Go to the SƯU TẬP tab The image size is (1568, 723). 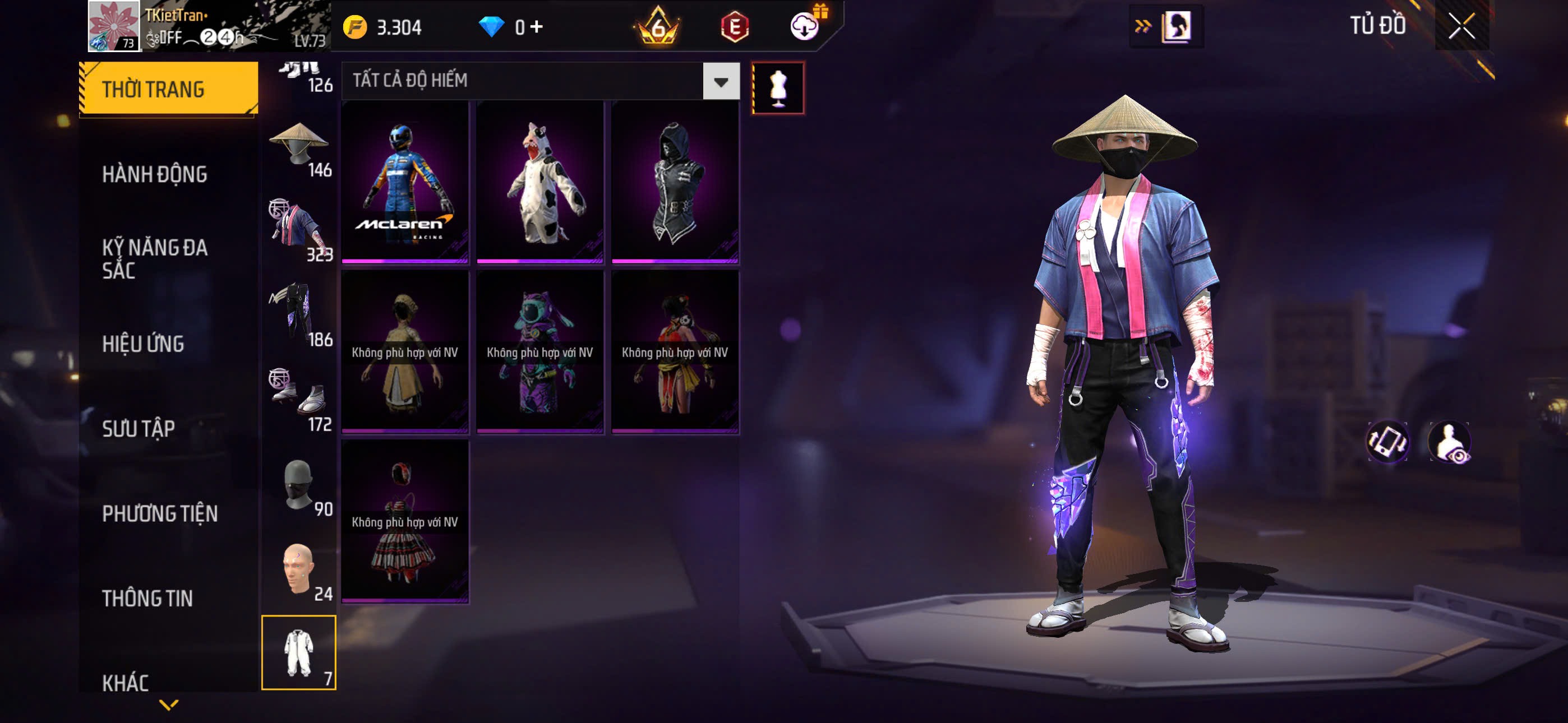138,428
